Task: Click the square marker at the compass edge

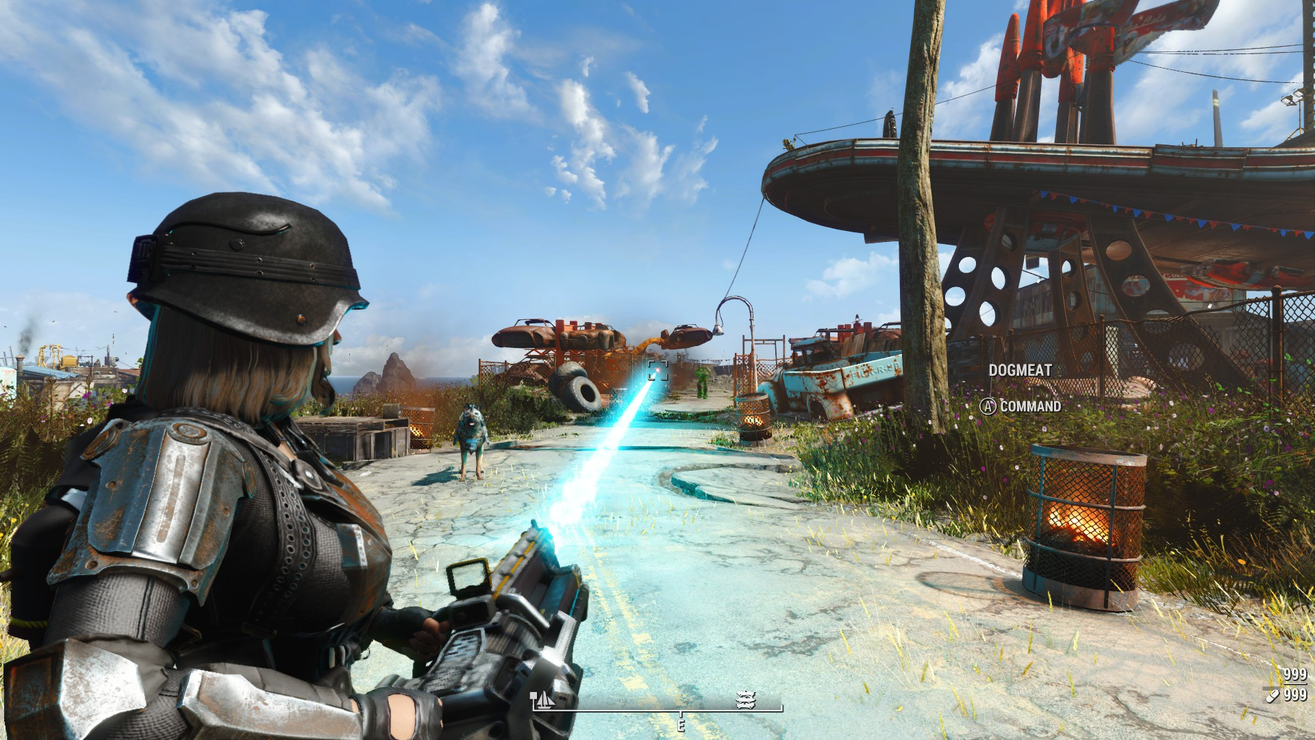Action: [x=534, y=695]
